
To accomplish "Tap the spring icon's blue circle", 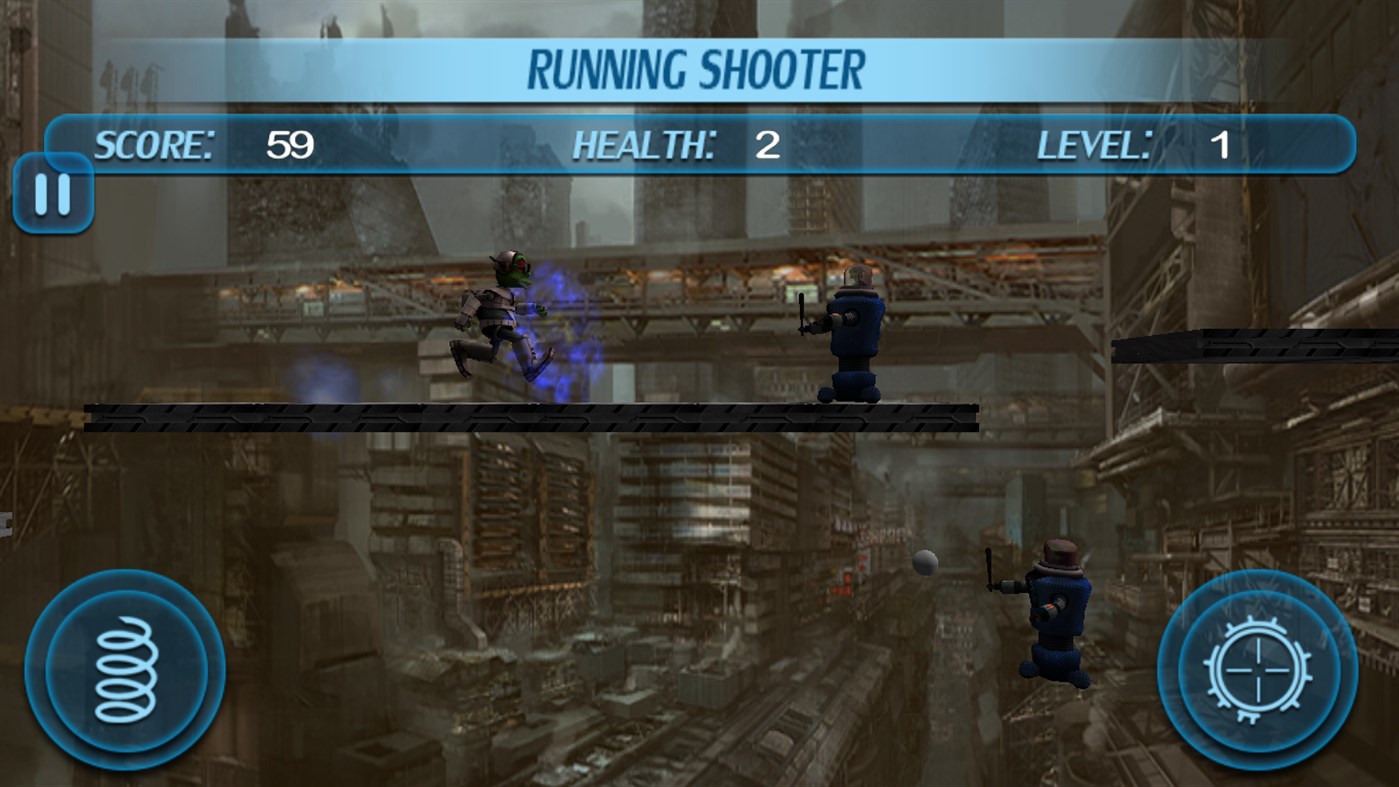I will (121, 667).
